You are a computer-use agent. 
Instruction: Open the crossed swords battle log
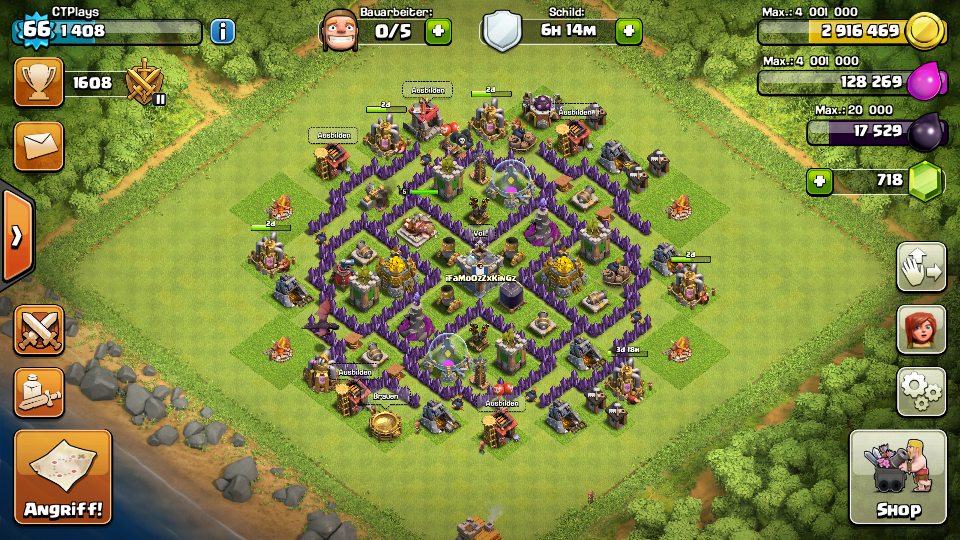click(39, 330)
